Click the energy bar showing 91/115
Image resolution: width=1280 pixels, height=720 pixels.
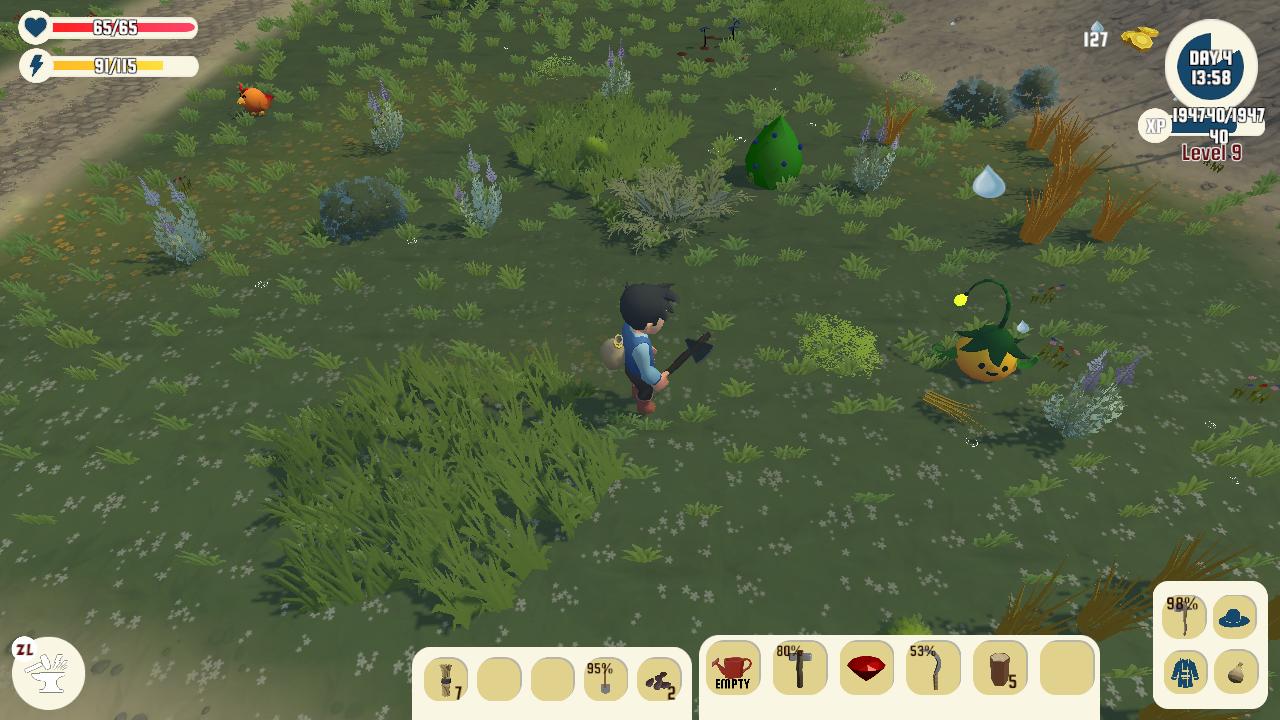(x=115, y=66)
